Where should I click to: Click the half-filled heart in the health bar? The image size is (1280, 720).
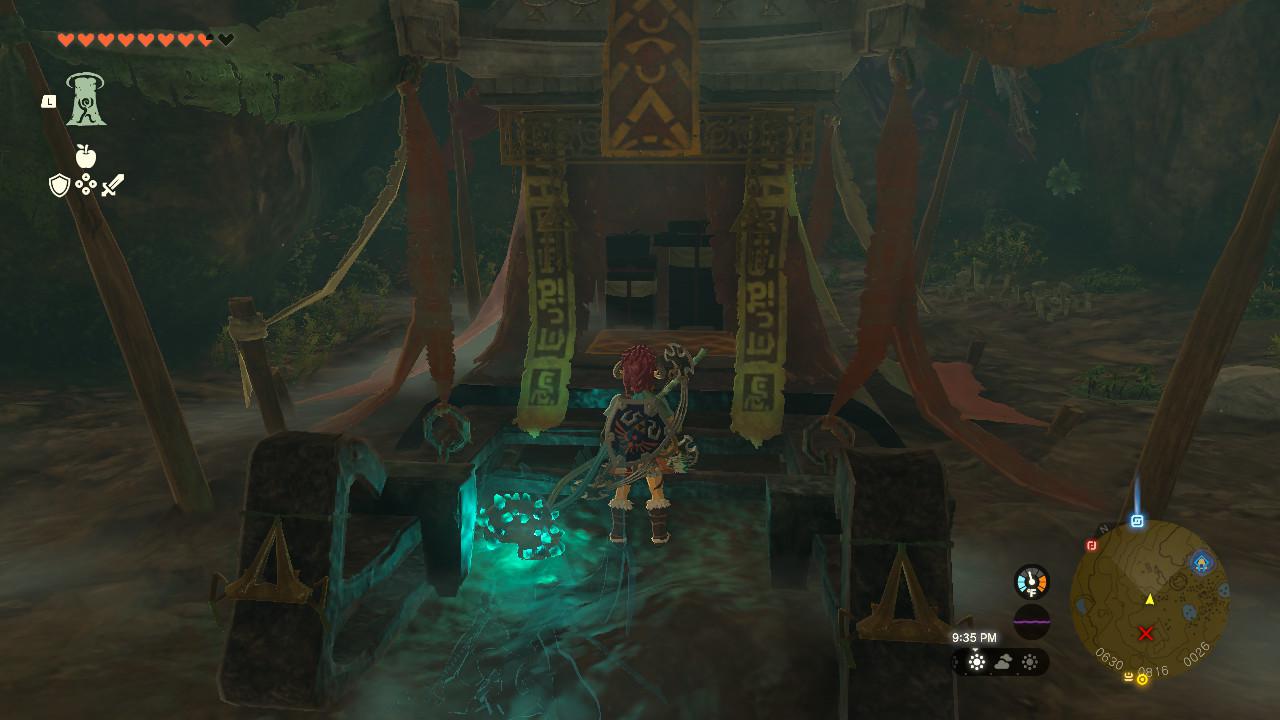[x=204, y=39]
